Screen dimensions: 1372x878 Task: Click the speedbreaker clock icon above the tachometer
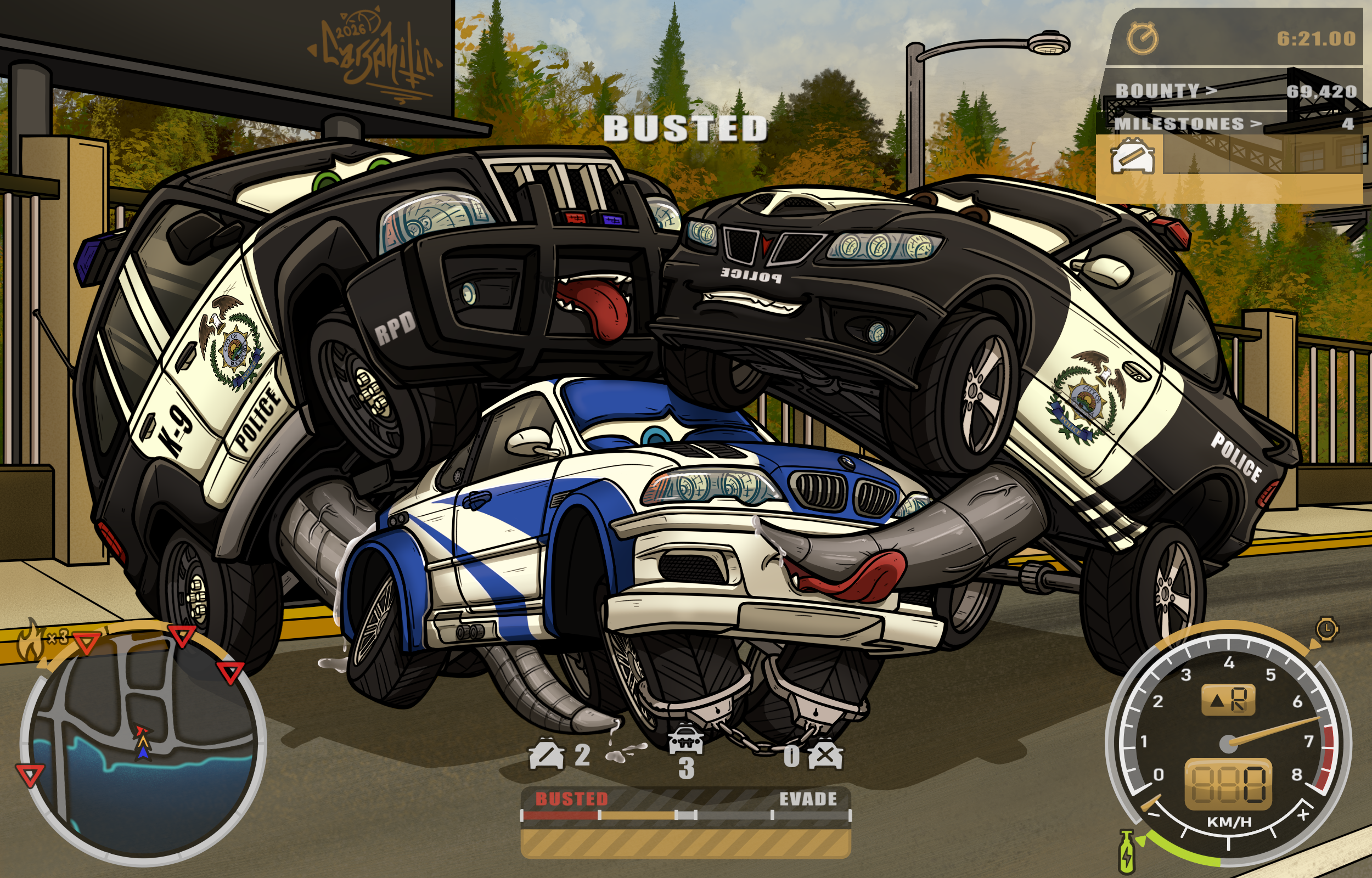pos(1327,629)
